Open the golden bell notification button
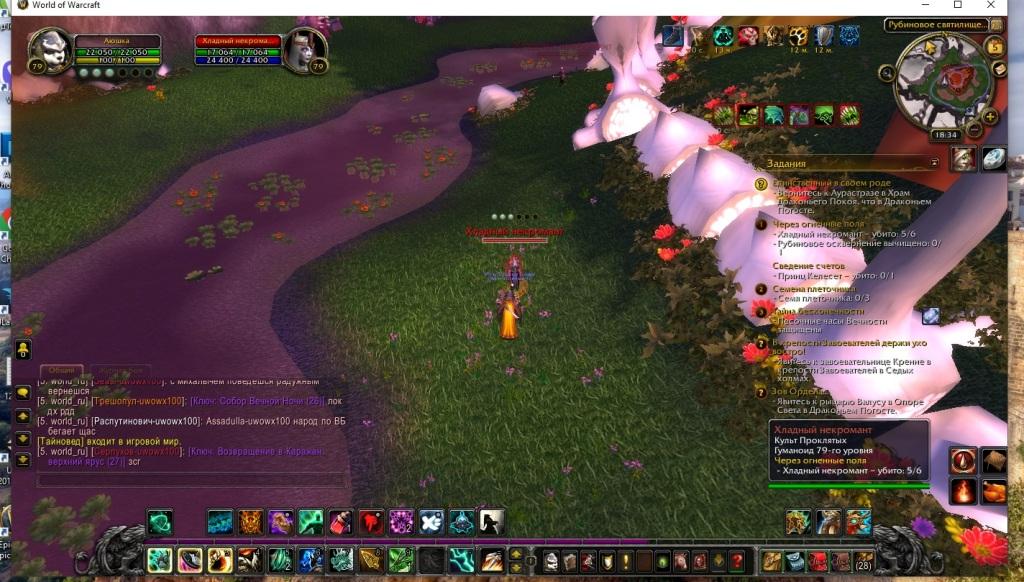The width and height of the screenshot is (1024, 582). 22,350
